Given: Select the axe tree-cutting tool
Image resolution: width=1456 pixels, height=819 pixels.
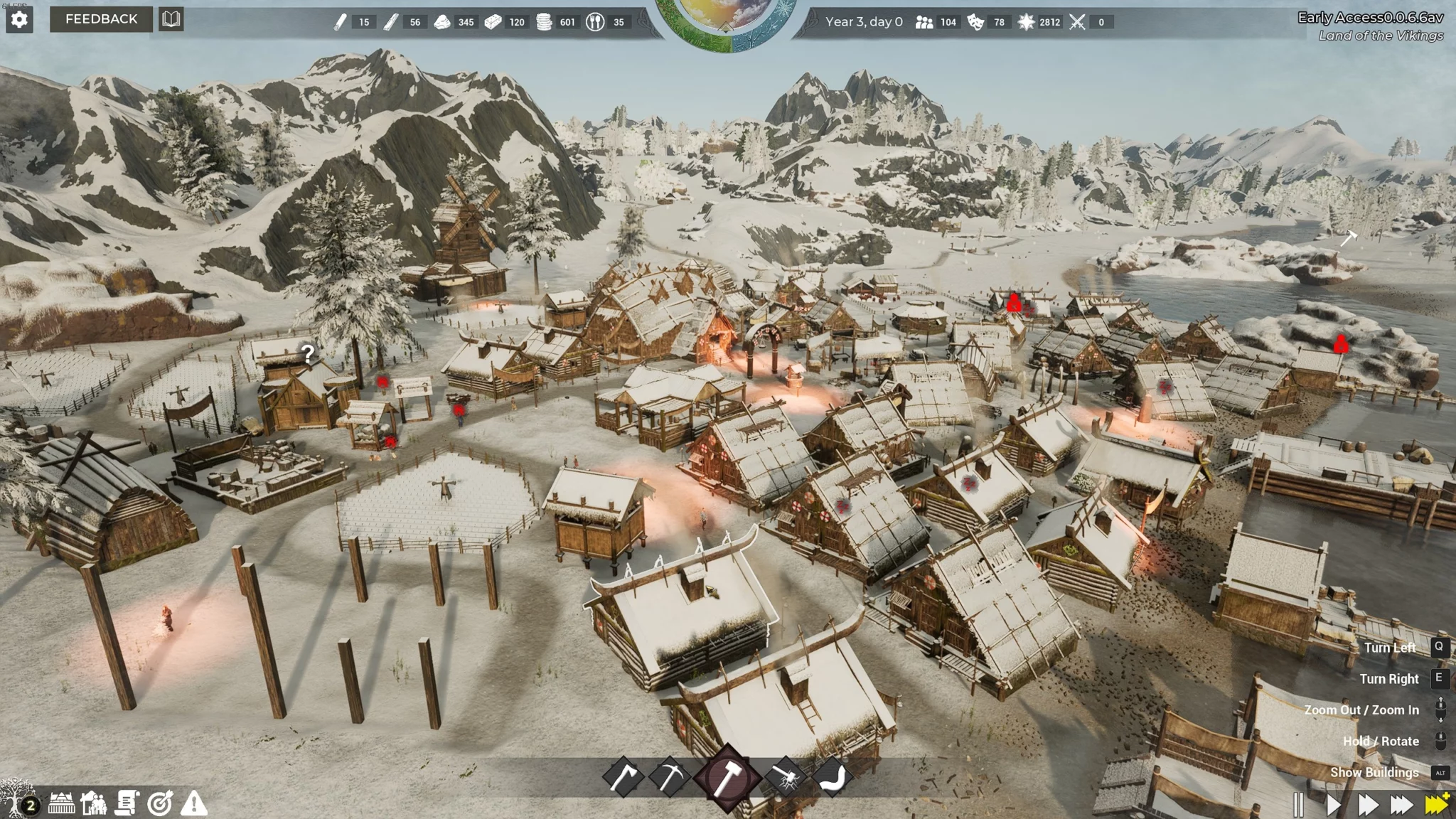Looking at the screenshot, I should [x=623, y=777].
